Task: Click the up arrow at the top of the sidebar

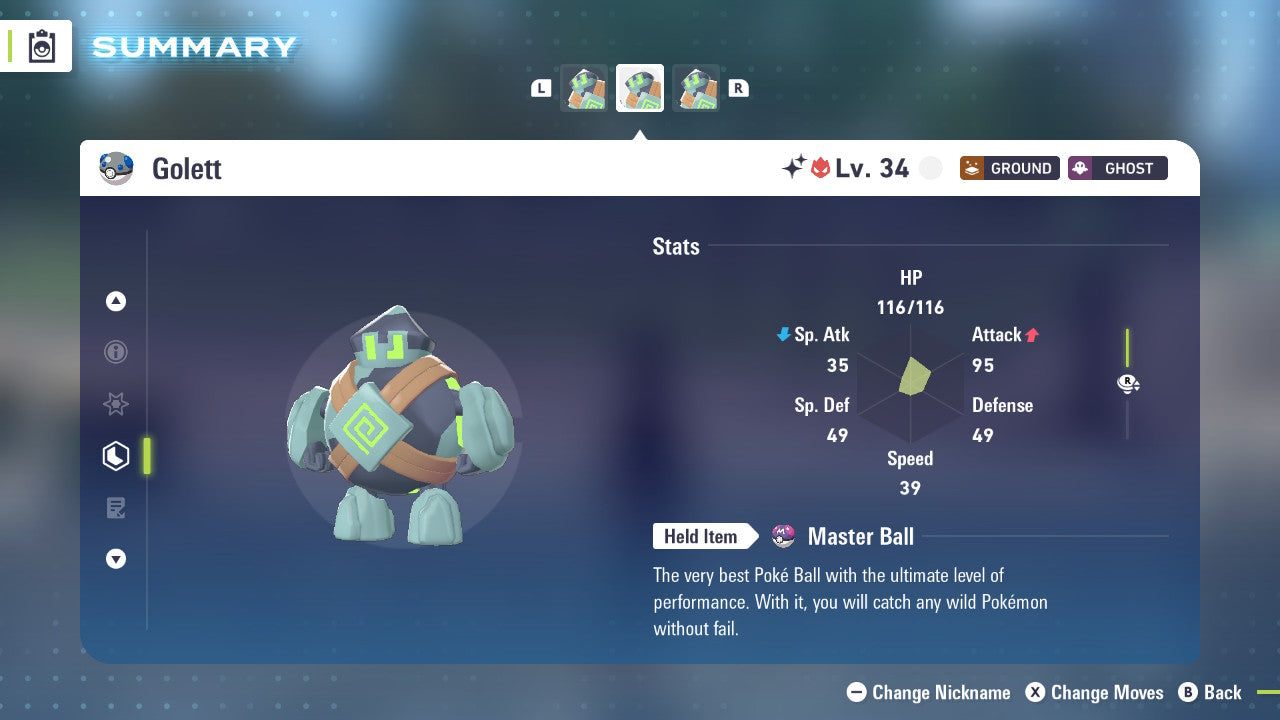Action: point(116,301)
